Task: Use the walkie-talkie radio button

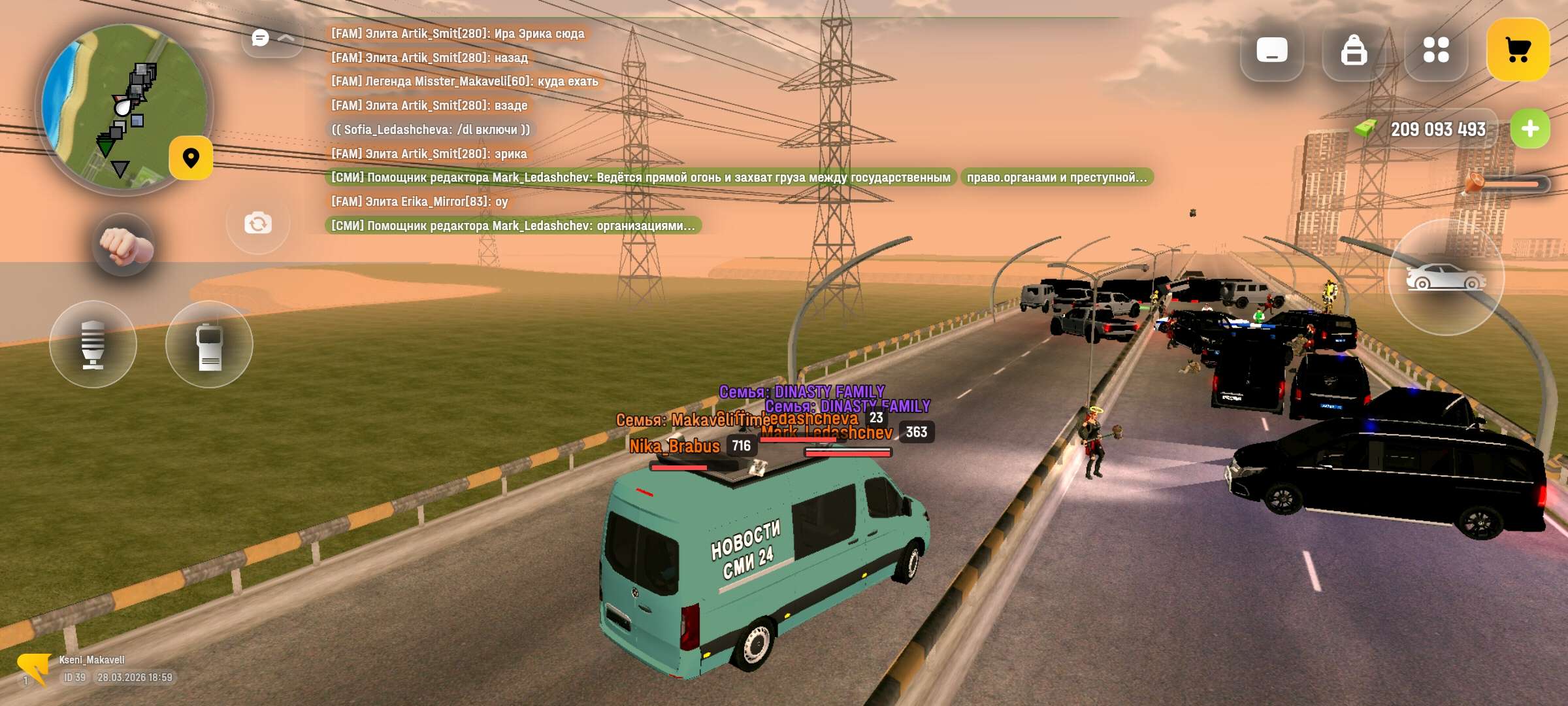Action: coord(209,345)
